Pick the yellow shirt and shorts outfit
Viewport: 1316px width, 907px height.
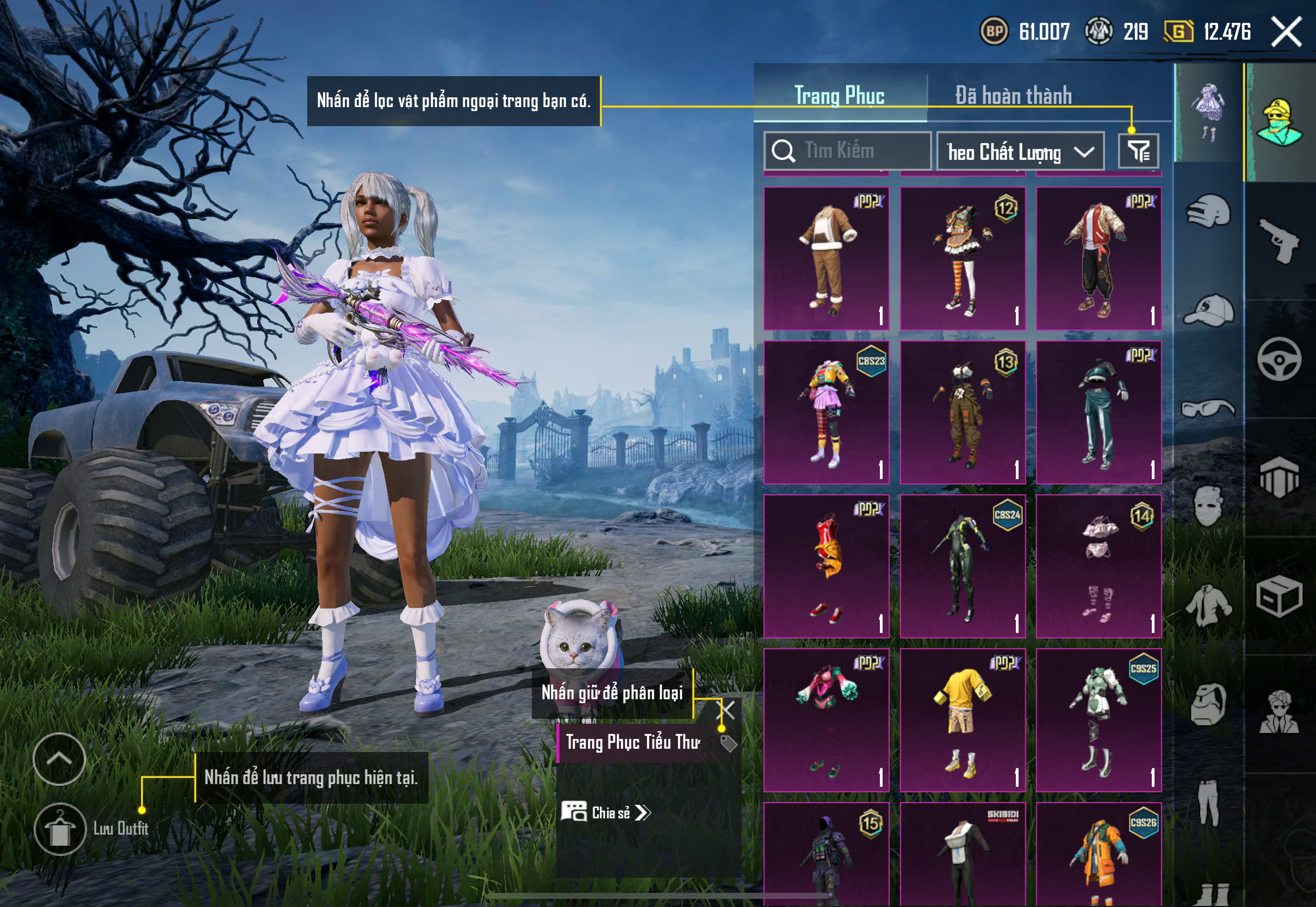(963, 720)
